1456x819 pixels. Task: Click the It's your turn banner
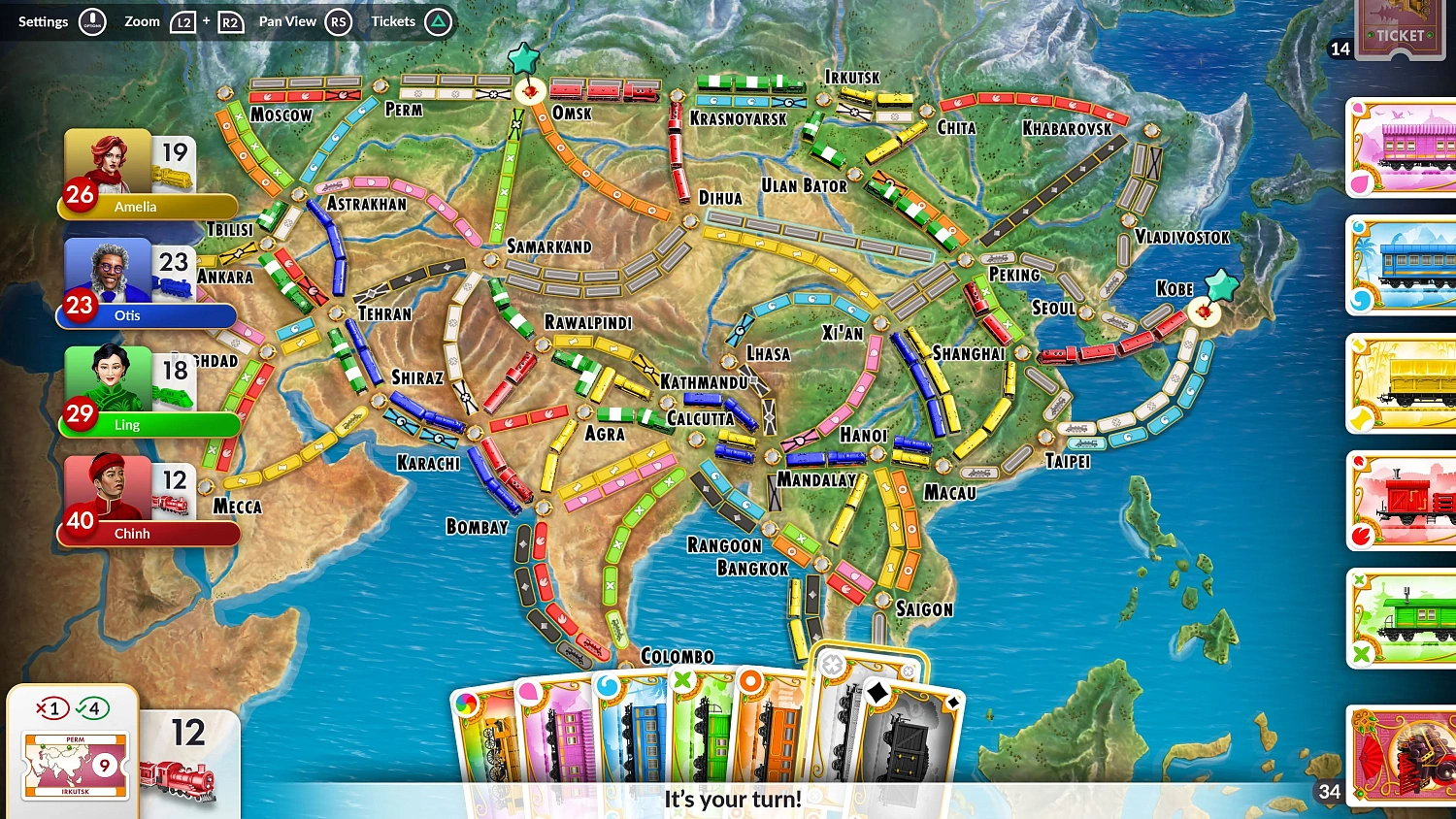pos(731,800)
